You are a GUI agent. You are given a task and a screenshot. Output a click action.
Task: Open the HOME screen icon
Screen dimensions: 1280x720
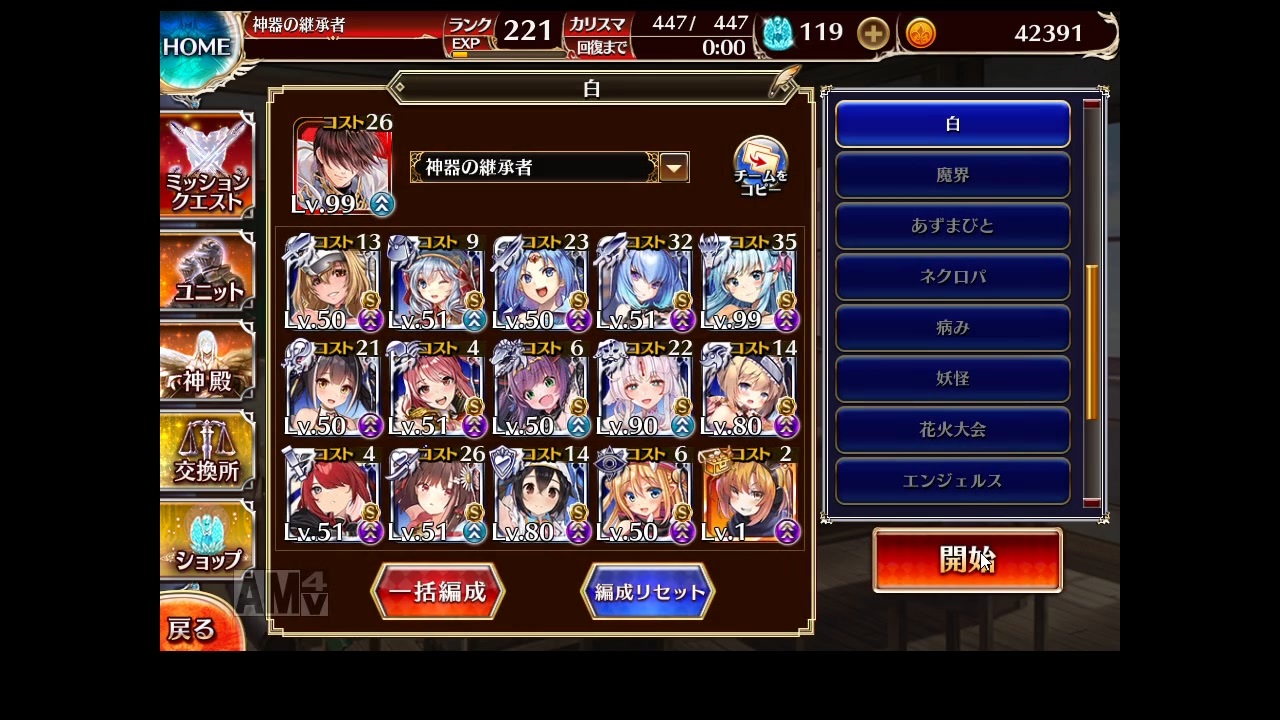(196, 45)
